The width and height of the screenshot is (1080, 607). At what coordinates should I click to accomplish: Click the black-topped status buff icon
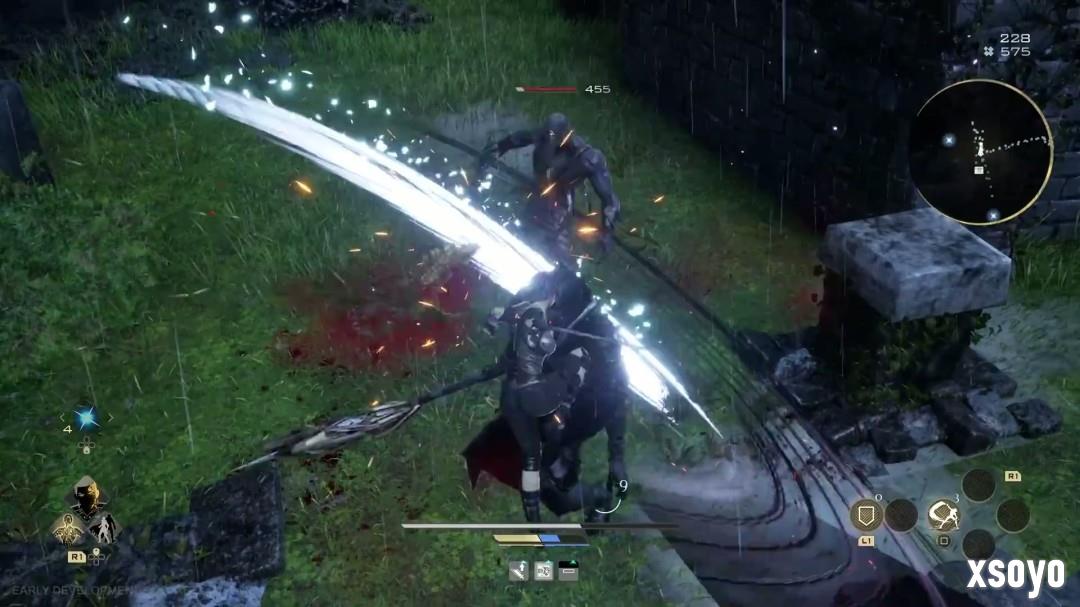click(568, 571)
